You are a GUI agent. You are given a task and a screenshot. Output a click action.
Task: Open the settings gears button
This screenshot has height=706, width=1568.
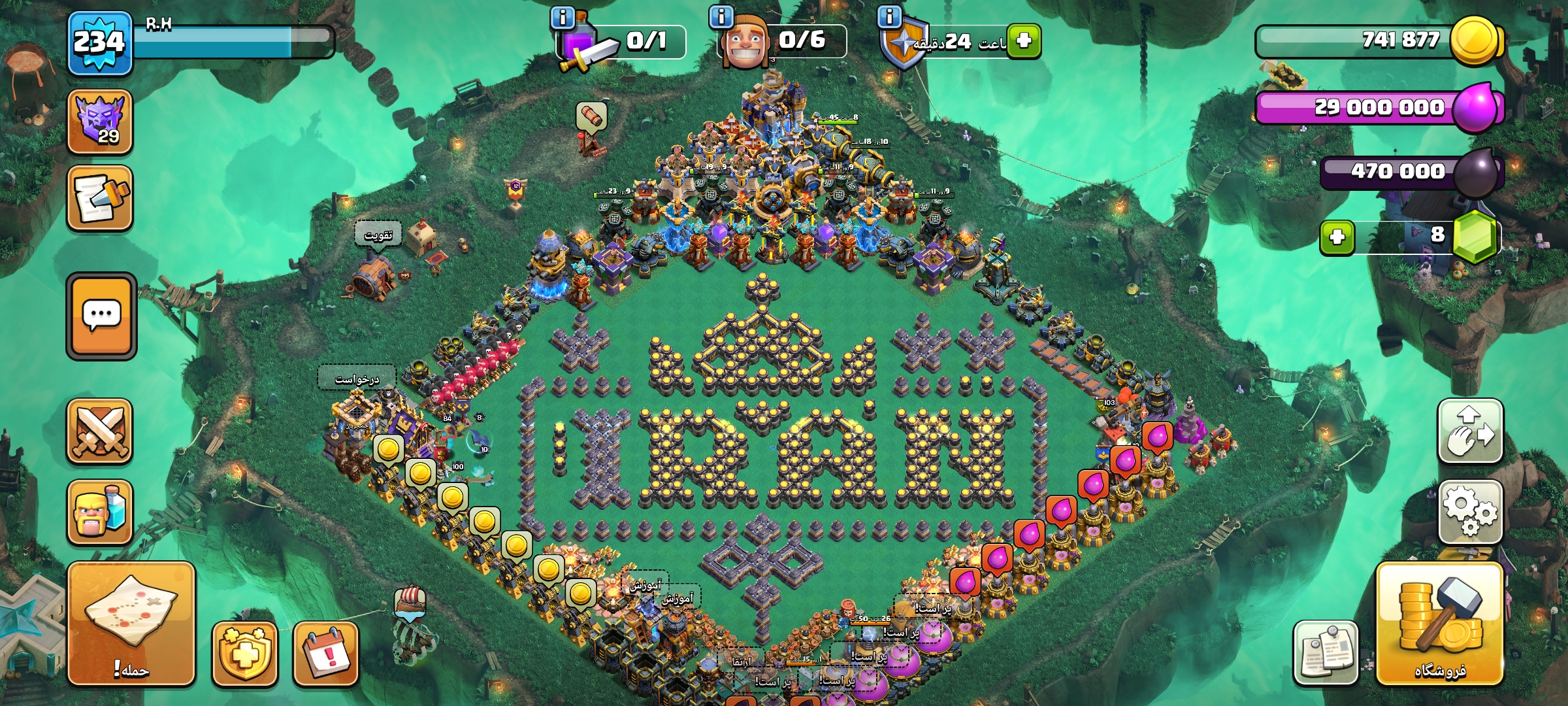click(x=1470, y=512)
